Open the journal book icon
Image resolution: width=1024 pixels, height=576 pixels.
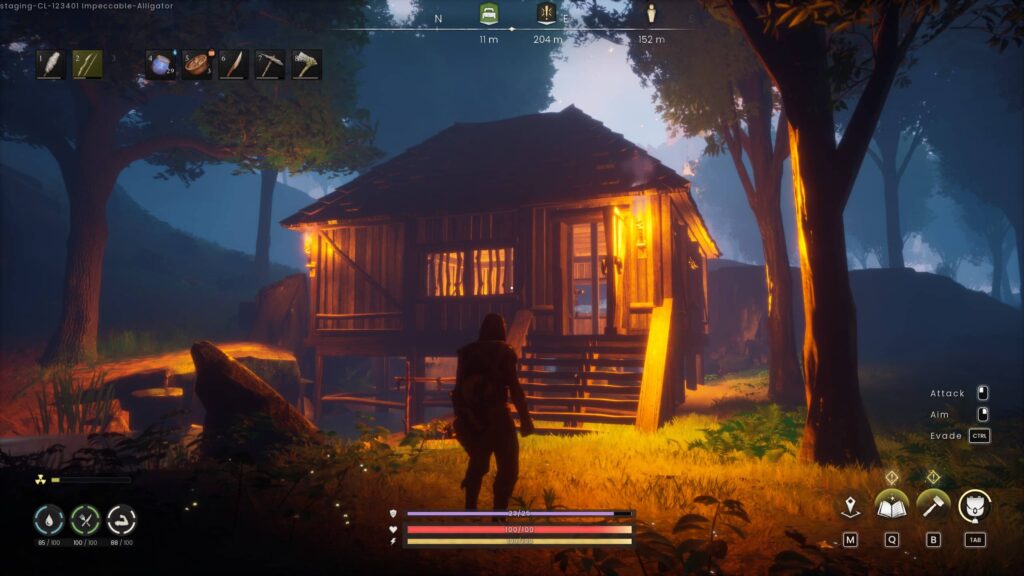pos(891,506)
